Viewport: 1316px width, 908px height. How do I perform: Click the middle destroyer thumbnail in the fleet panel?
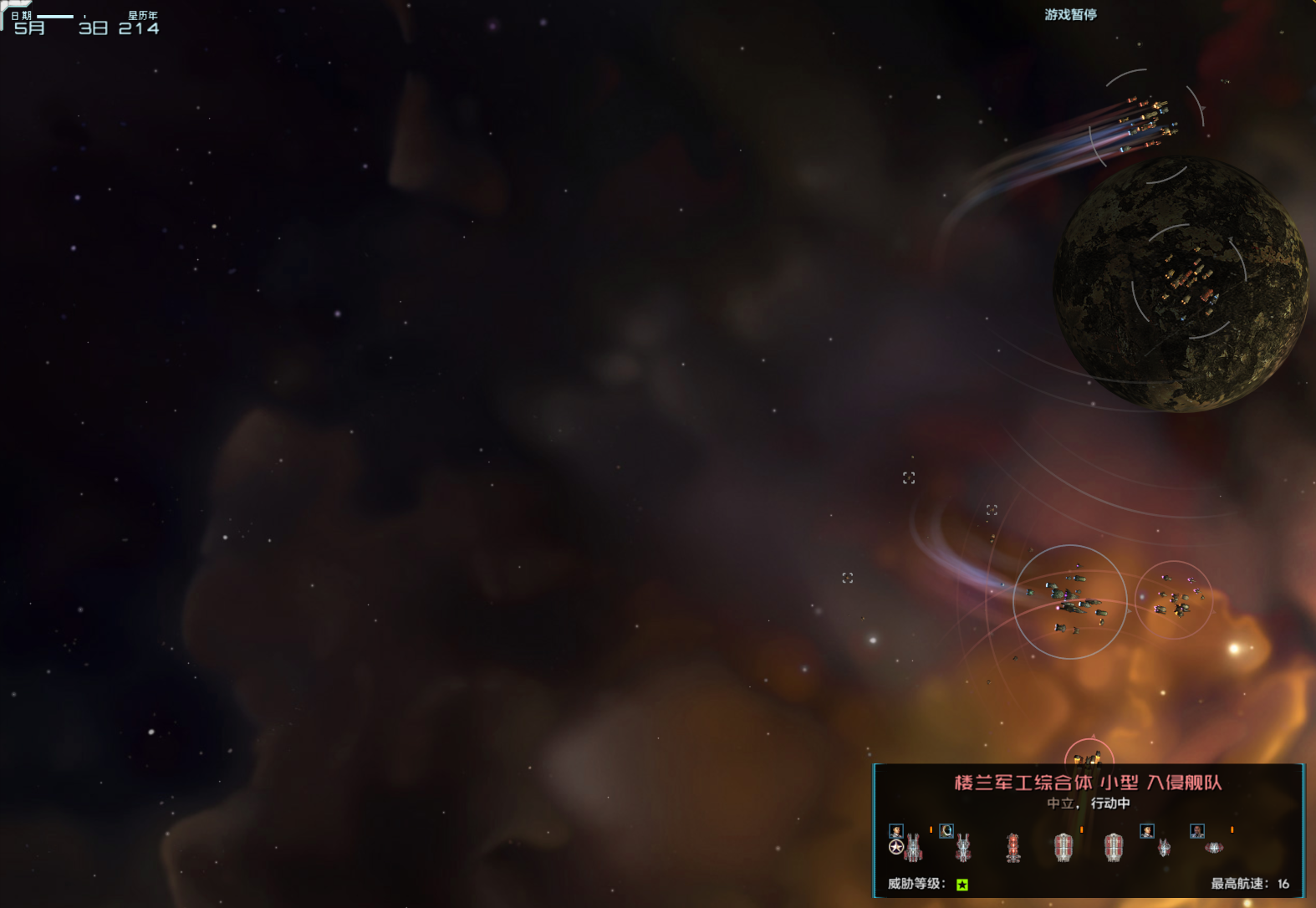pos(1062,849)
